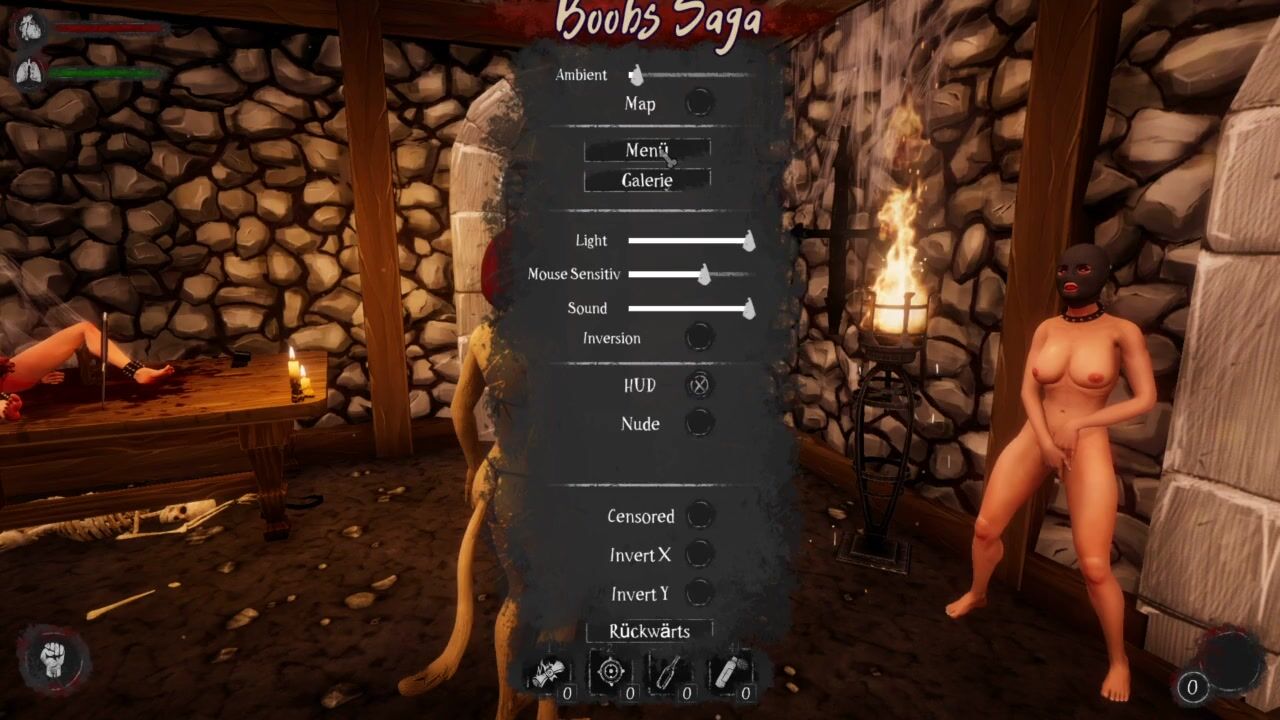Select the crosshair target hotbar slot
The height and width of the screenshot is (720, 1280).
[x=609, y=673]
